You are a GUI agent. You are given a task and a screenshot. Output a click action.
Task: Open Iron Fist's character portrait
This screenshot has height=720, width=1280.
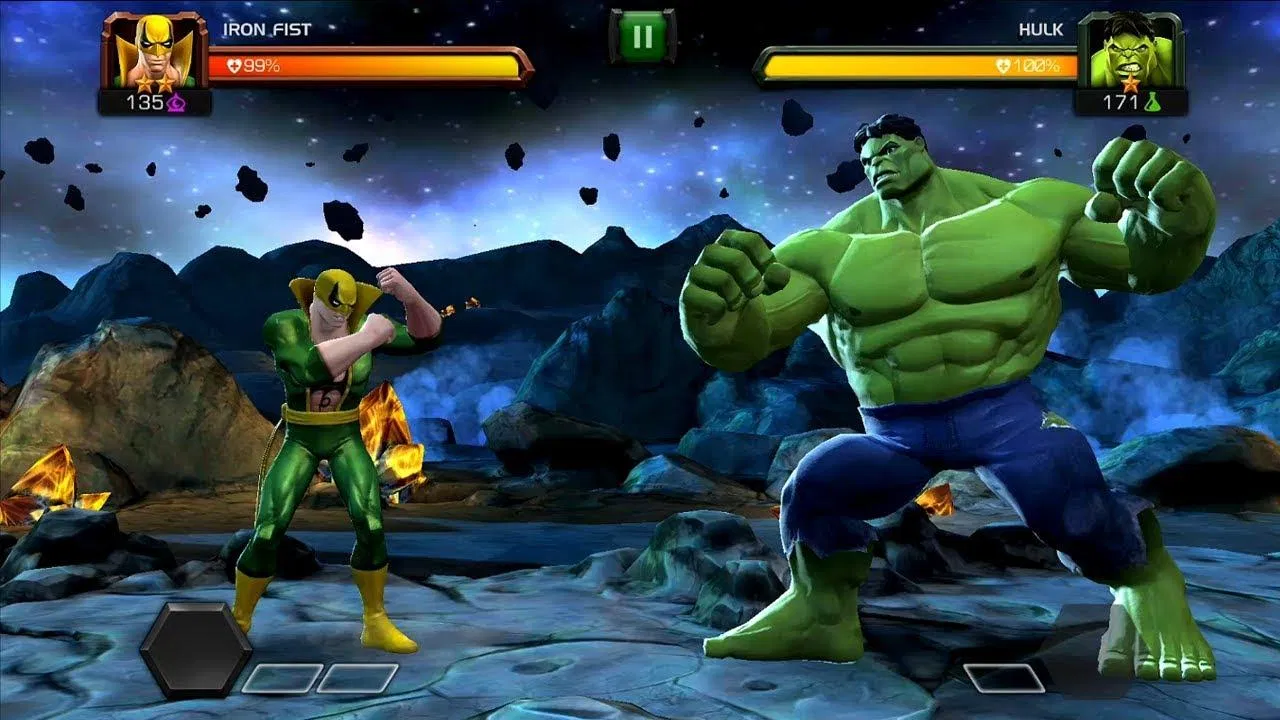[x=155, y=48]
